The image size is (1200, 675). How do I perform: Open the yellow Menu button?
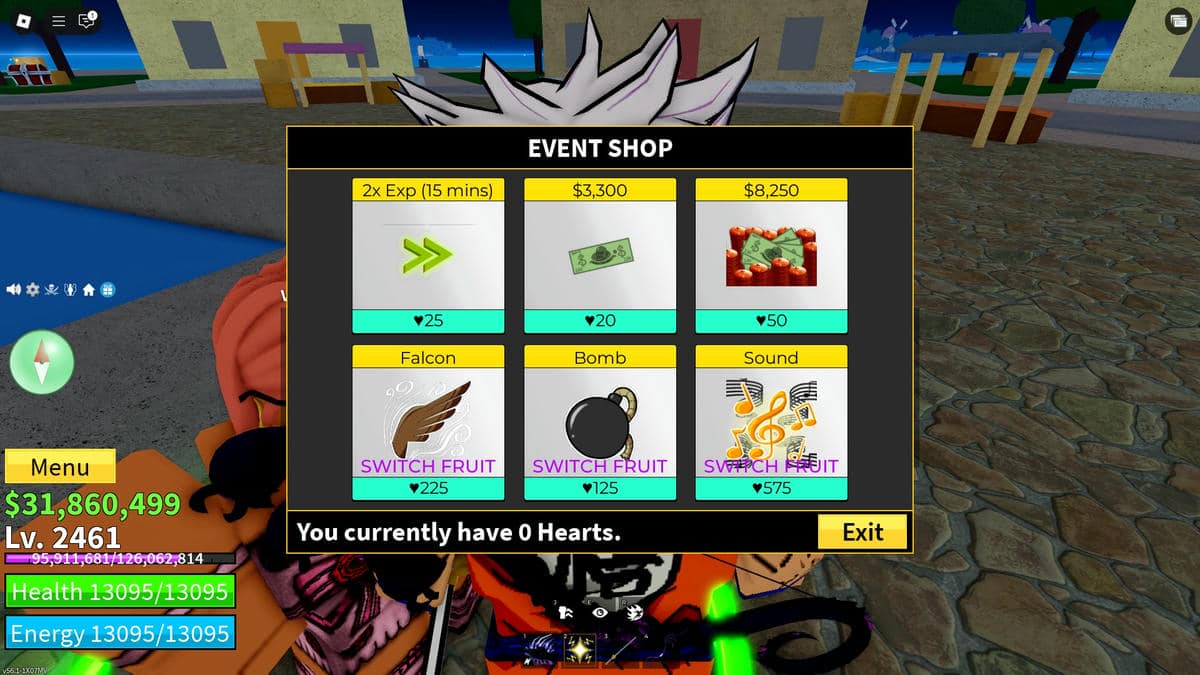pos(60,467)
